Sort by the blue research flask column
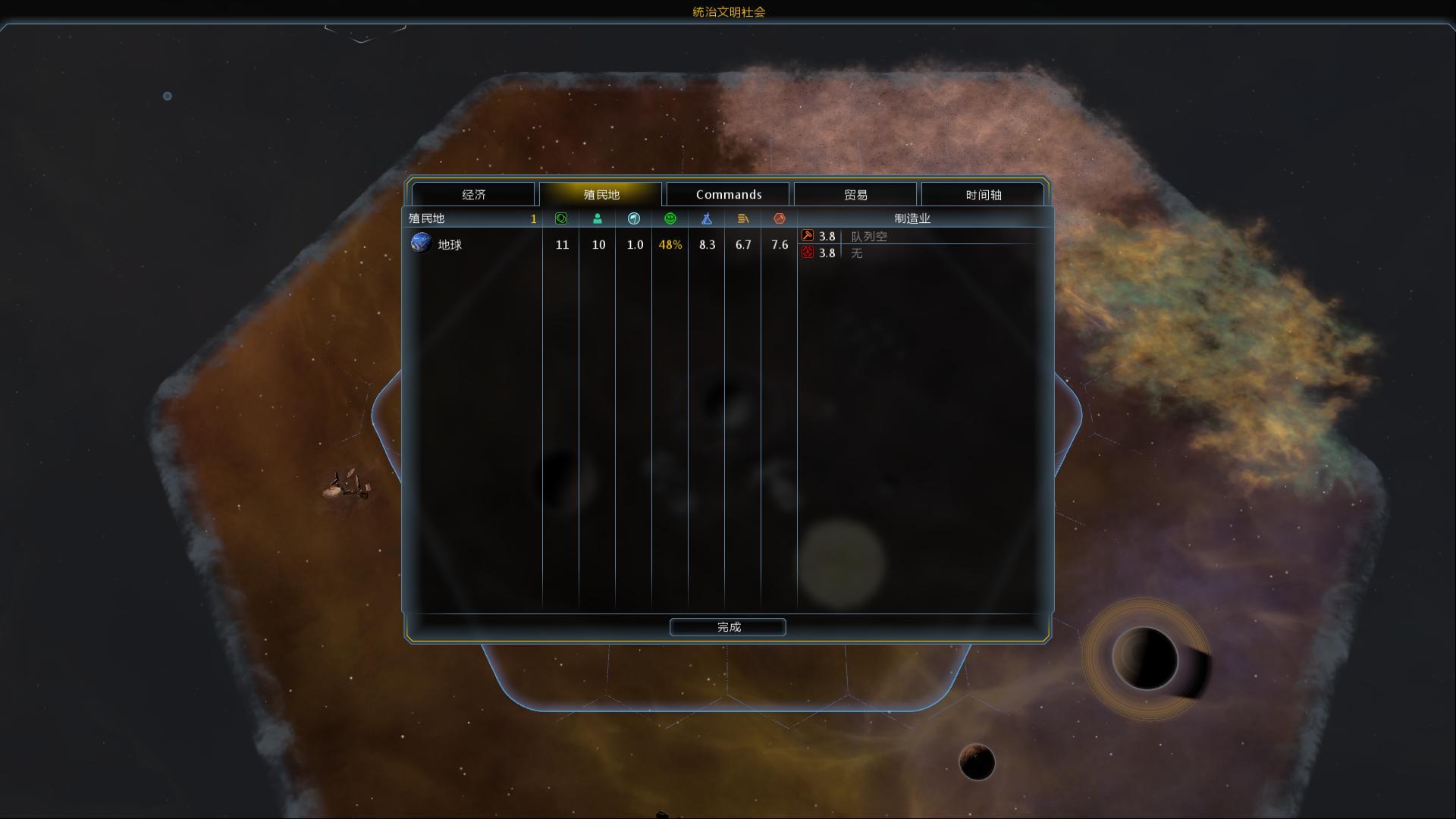 tap(707, 218)
